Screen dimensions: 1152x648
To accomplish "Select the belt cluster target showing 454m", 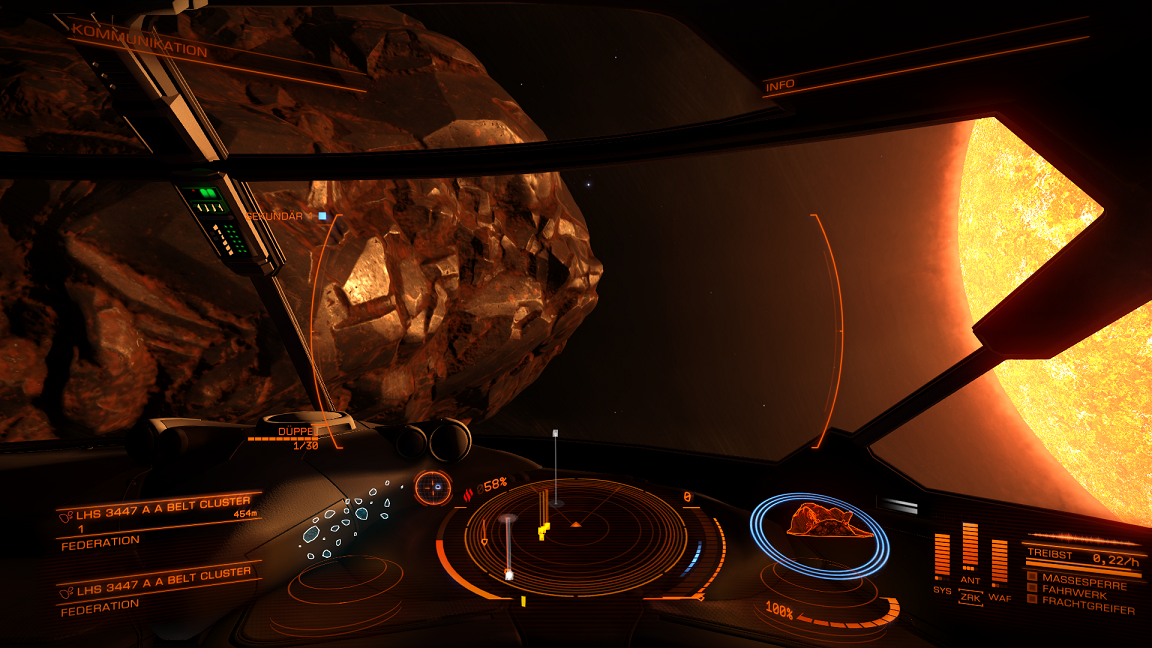I will [160, 516].
